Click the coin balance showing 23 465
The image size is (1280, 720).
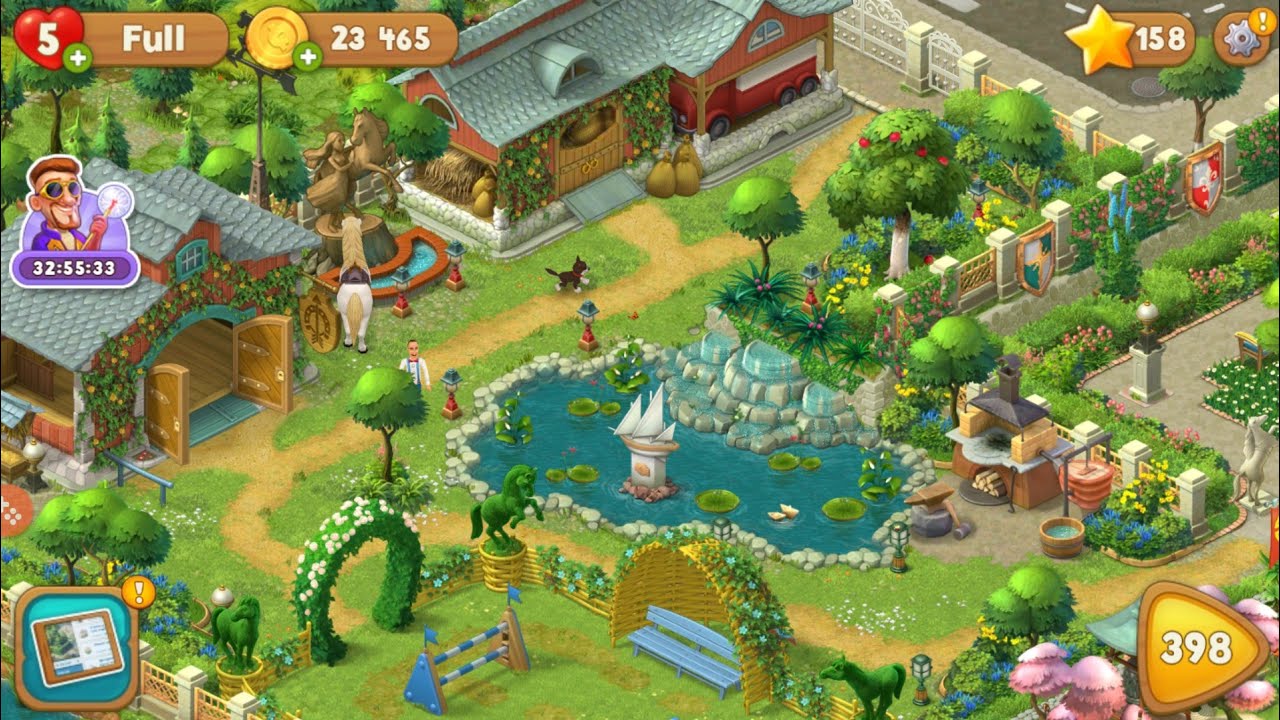(x=378, y=38)
